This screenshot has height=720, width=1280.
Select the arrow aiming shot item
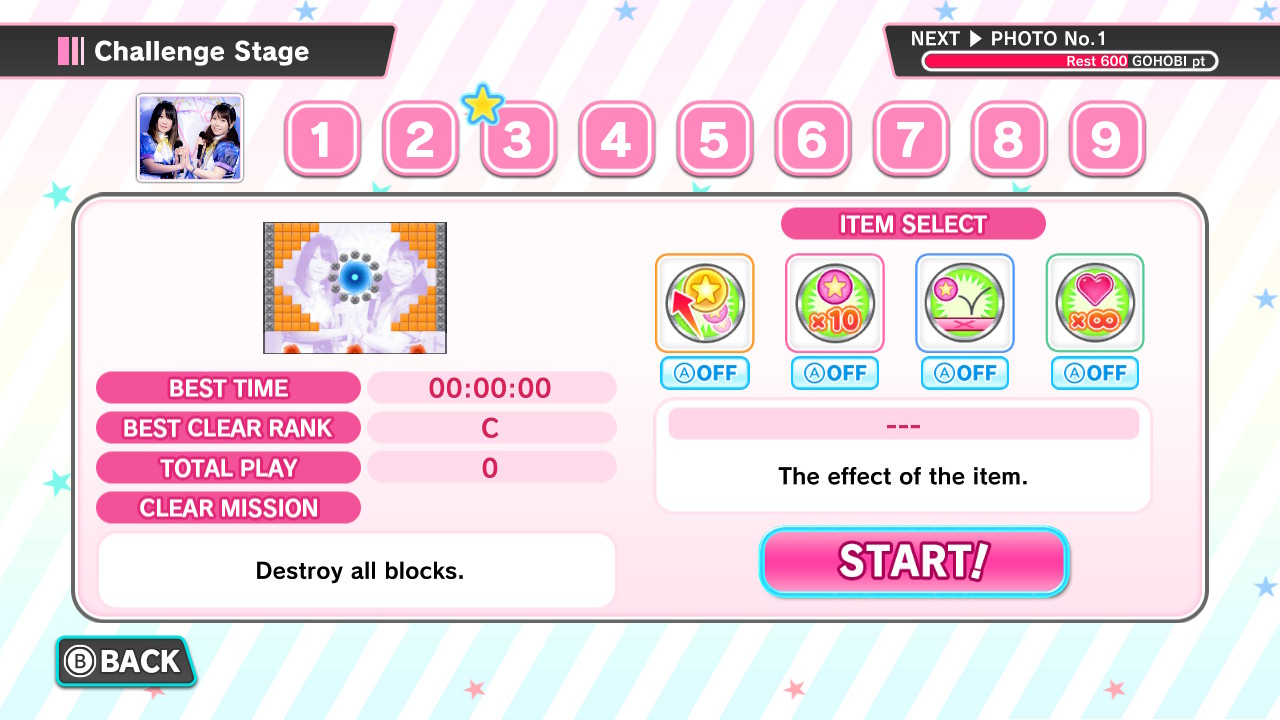(x=704, y=302)
